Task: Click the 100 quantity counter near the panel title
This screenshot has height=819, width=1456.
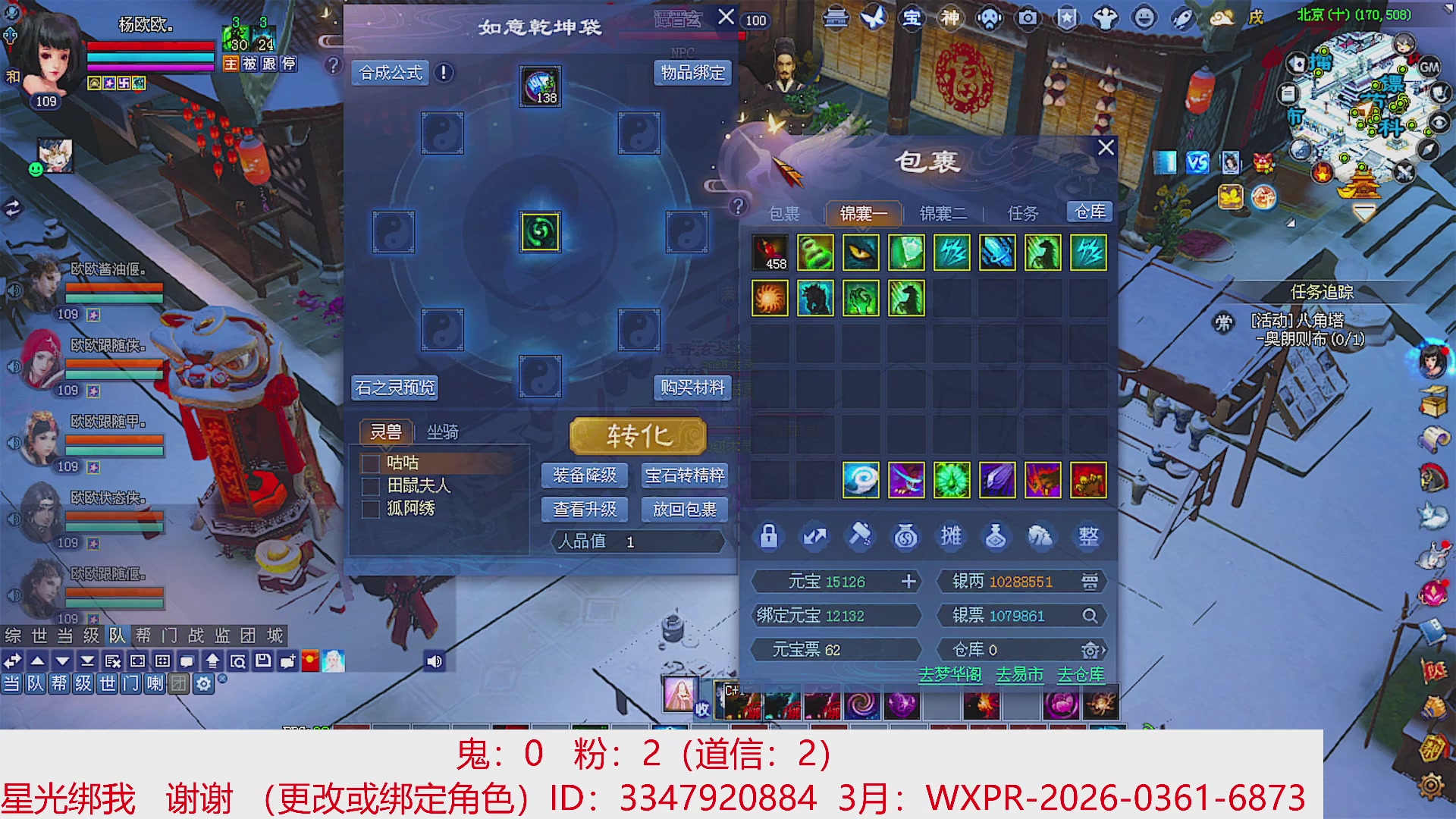Action: point(755,21)
